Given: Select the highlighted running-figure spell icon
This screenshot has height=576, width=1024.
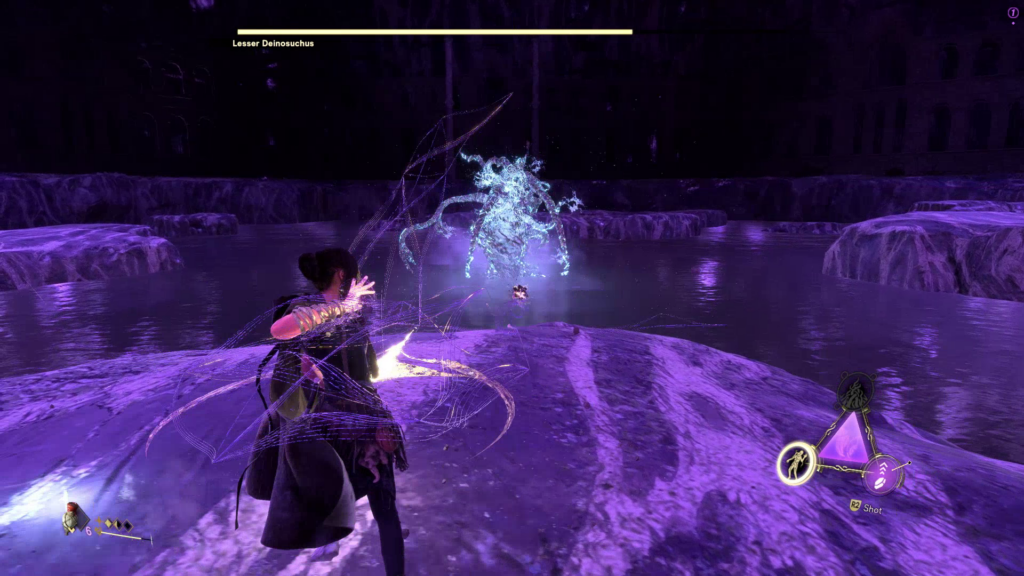Looking at the screenshot, I should [797, 463].
